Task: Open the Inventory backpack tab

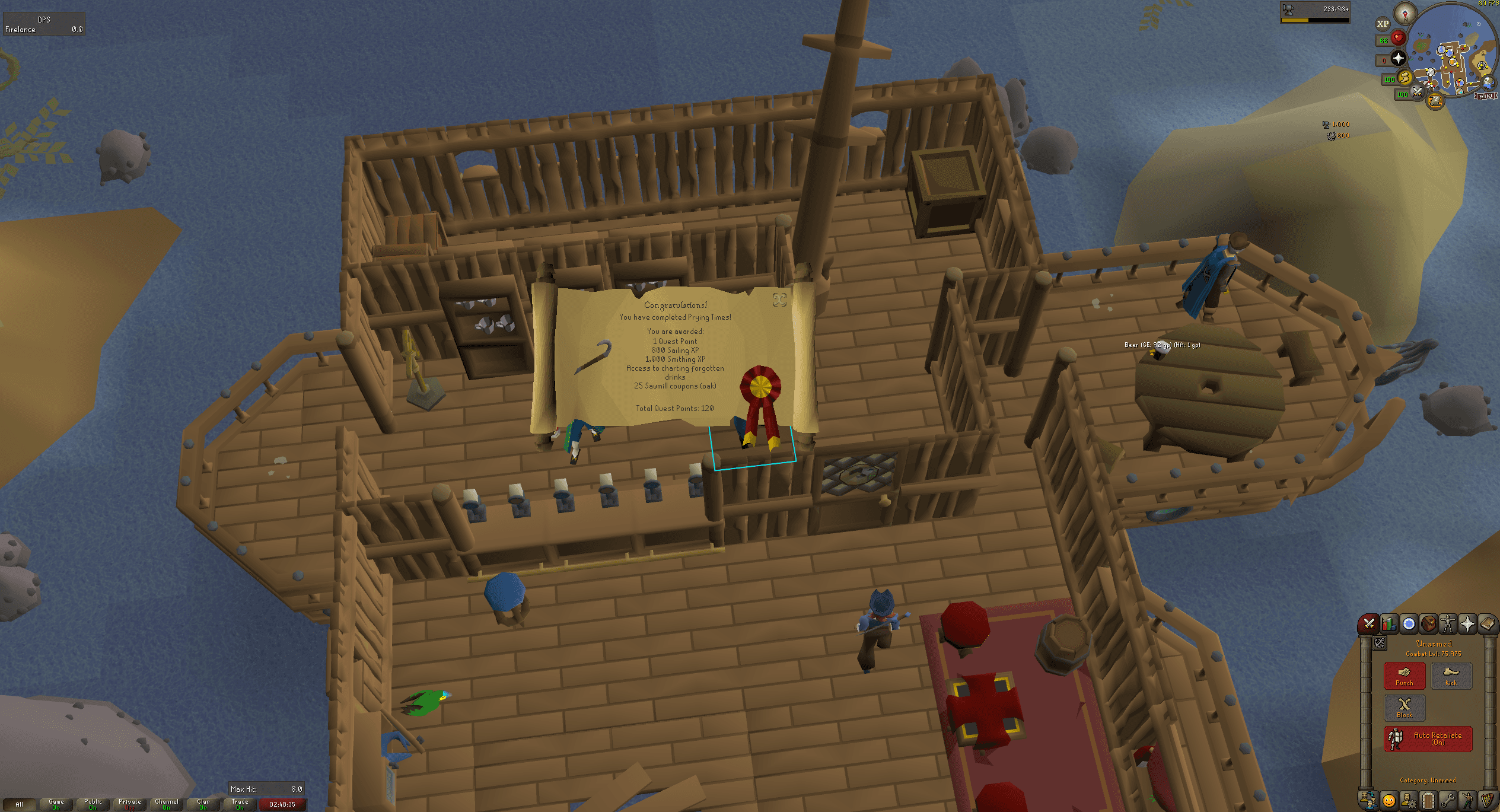Action: click(1429, 624)
